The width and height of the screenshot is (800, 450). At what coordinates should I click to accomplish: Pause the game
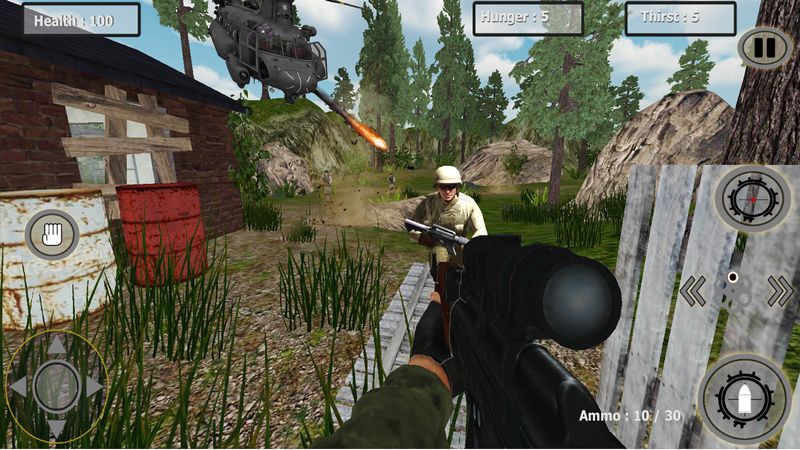click(x=763, y=47)
